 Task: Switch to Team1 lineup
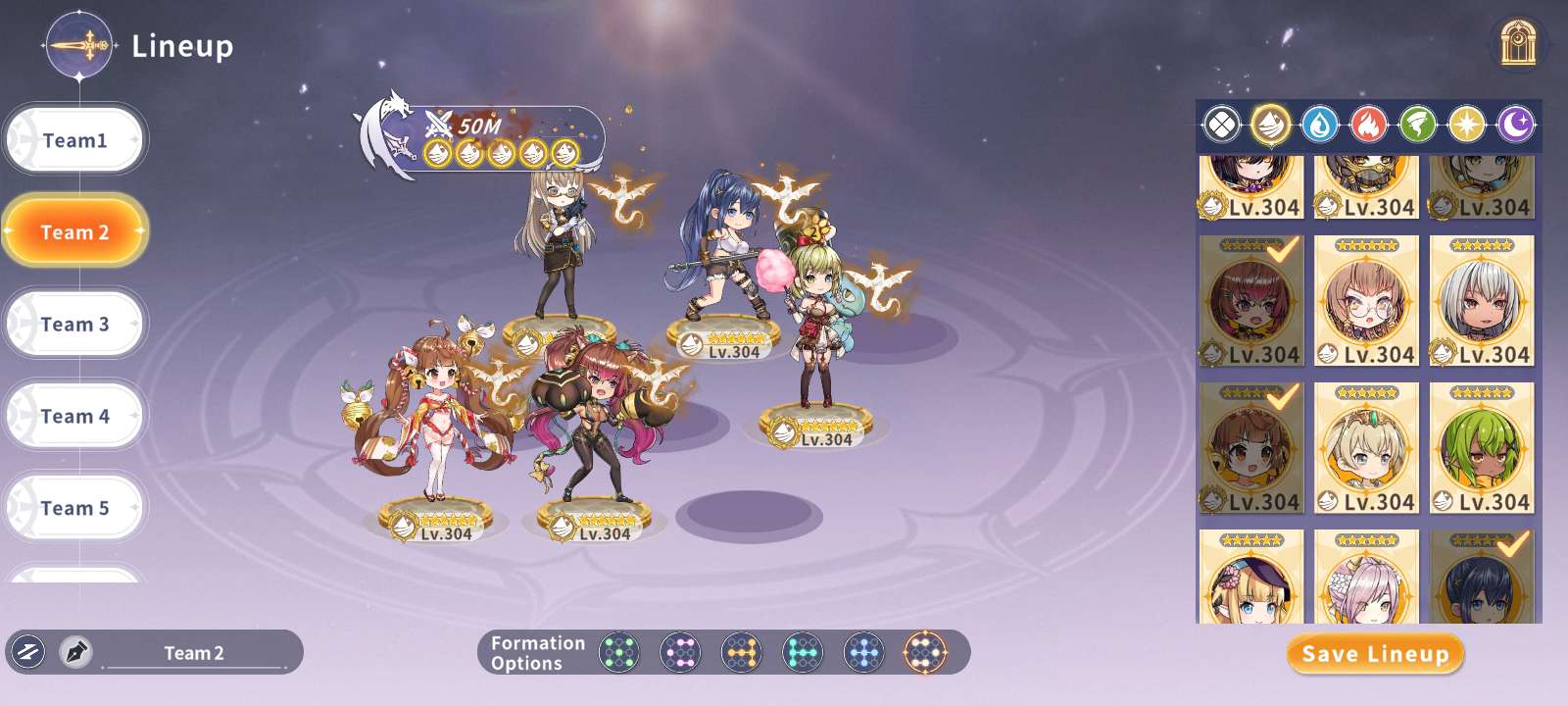pos(75,140)
